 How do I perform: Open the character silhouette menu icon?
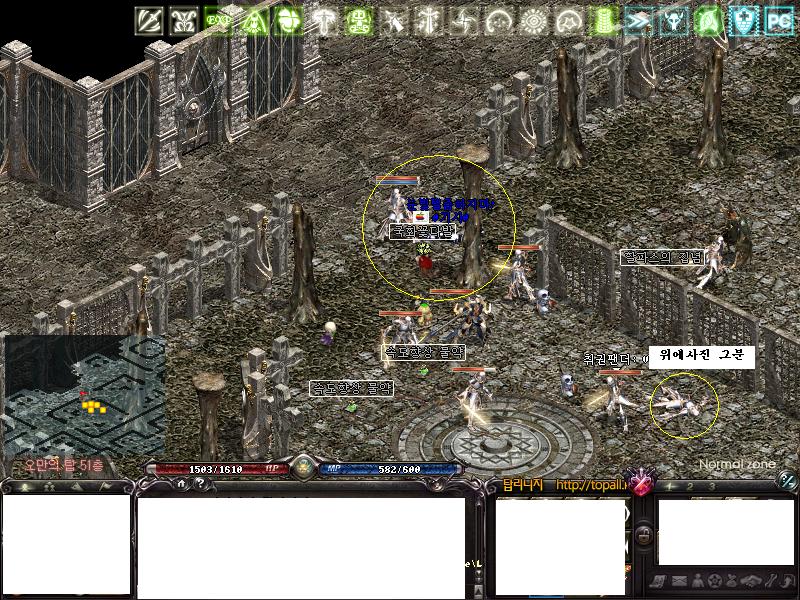(697, 580)
